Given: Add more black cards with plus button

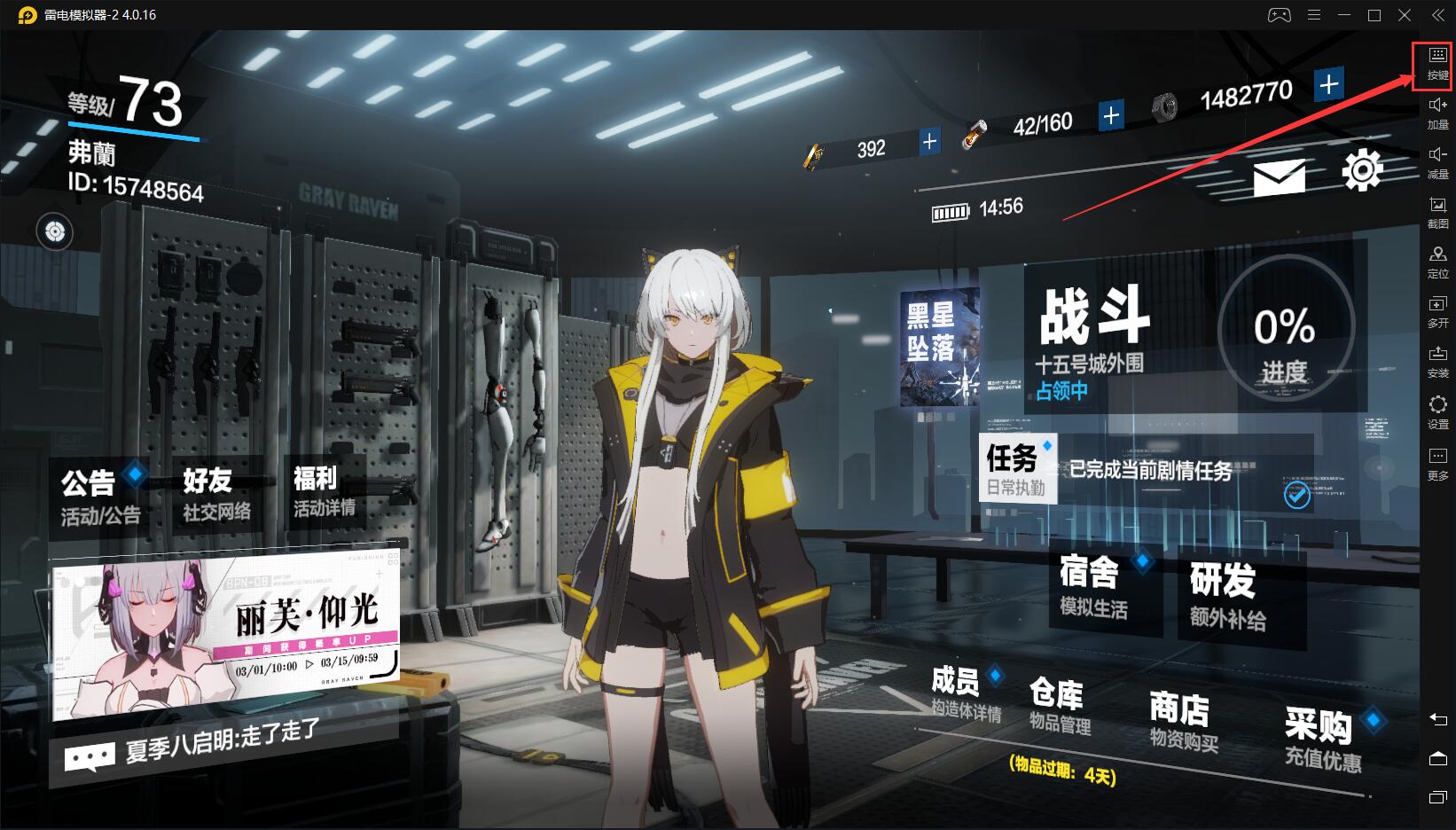Looking at the screenshot, I should click(929, 142).
